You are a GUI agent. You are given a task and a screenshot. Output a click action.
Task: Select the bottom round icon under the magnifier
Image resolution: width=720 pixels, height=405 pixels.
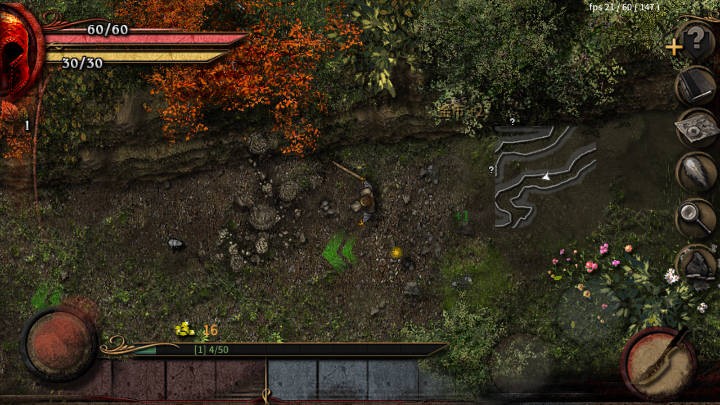(x=696, y=262)
